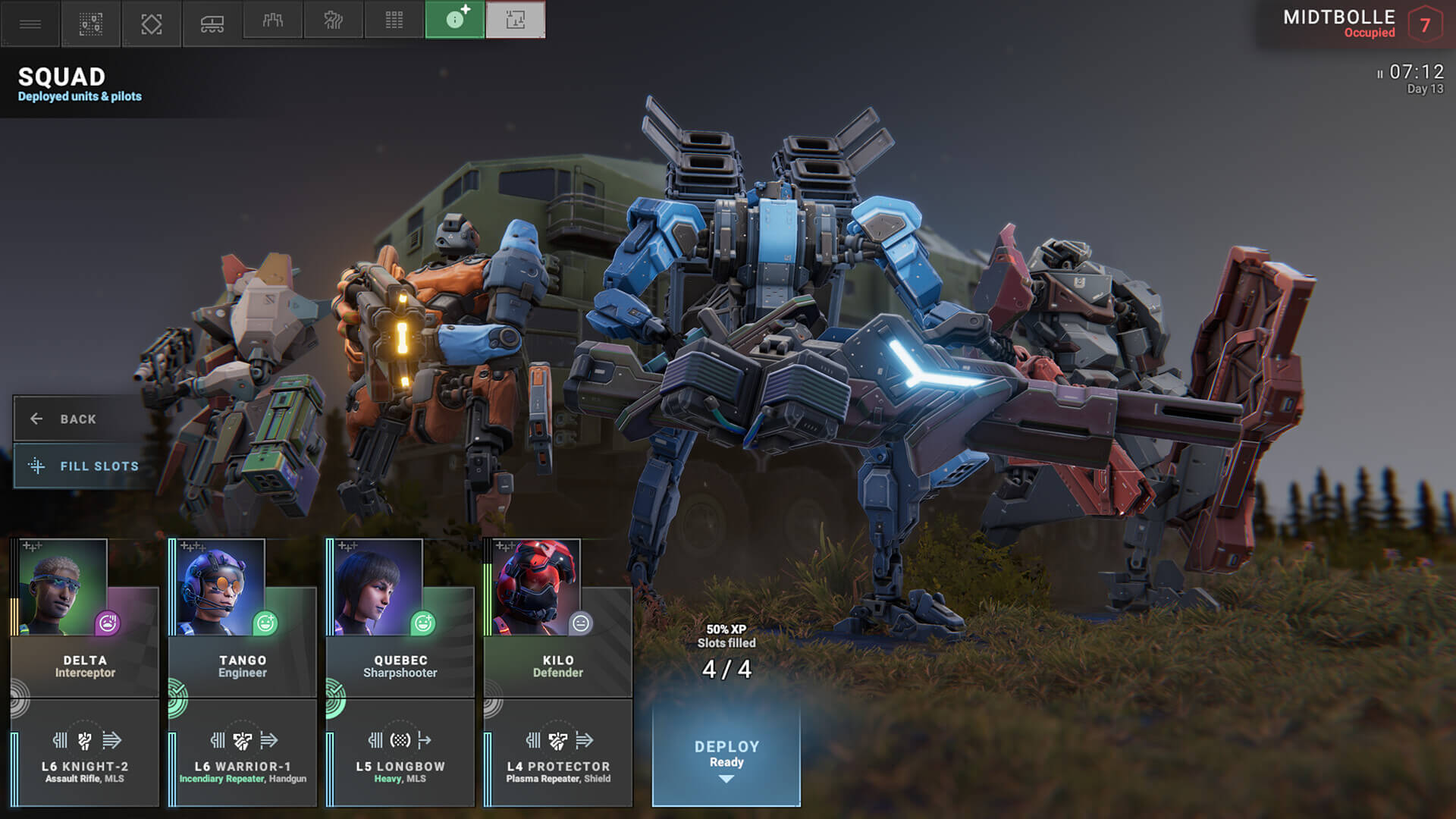Choose the L5 Longbow mech slot
Screen dimensions: 1456x819
coord(400,754)
